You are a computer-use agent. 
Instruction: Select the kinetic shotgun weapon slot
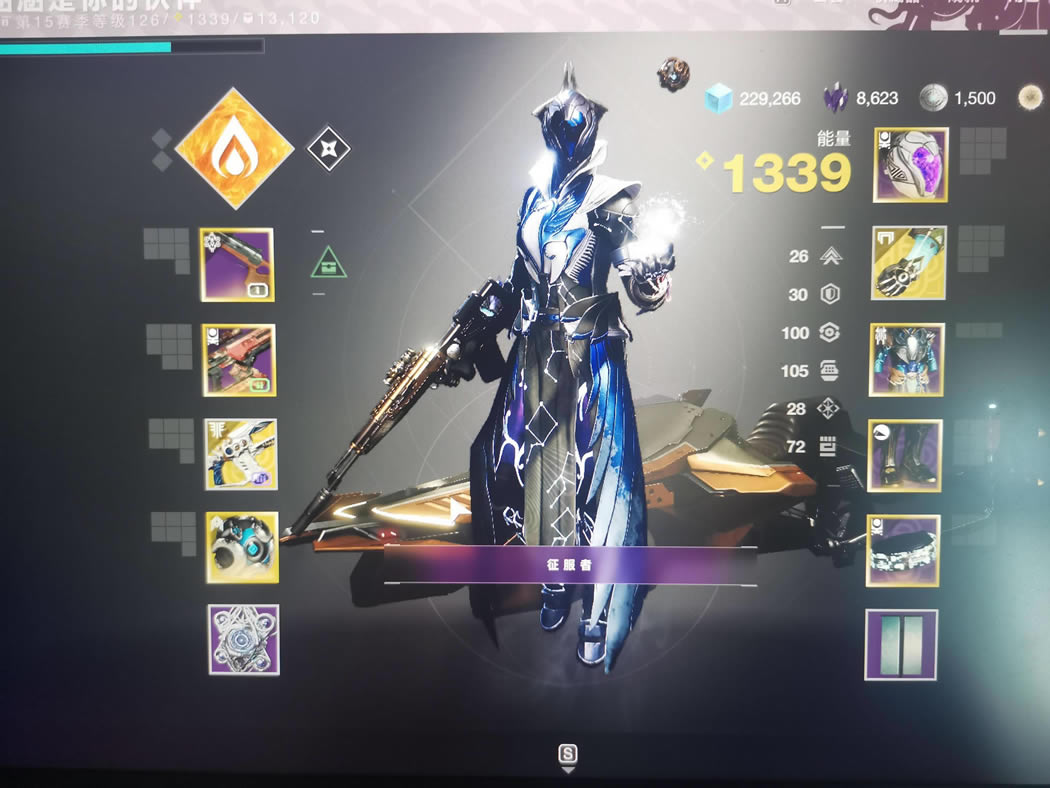237,265
